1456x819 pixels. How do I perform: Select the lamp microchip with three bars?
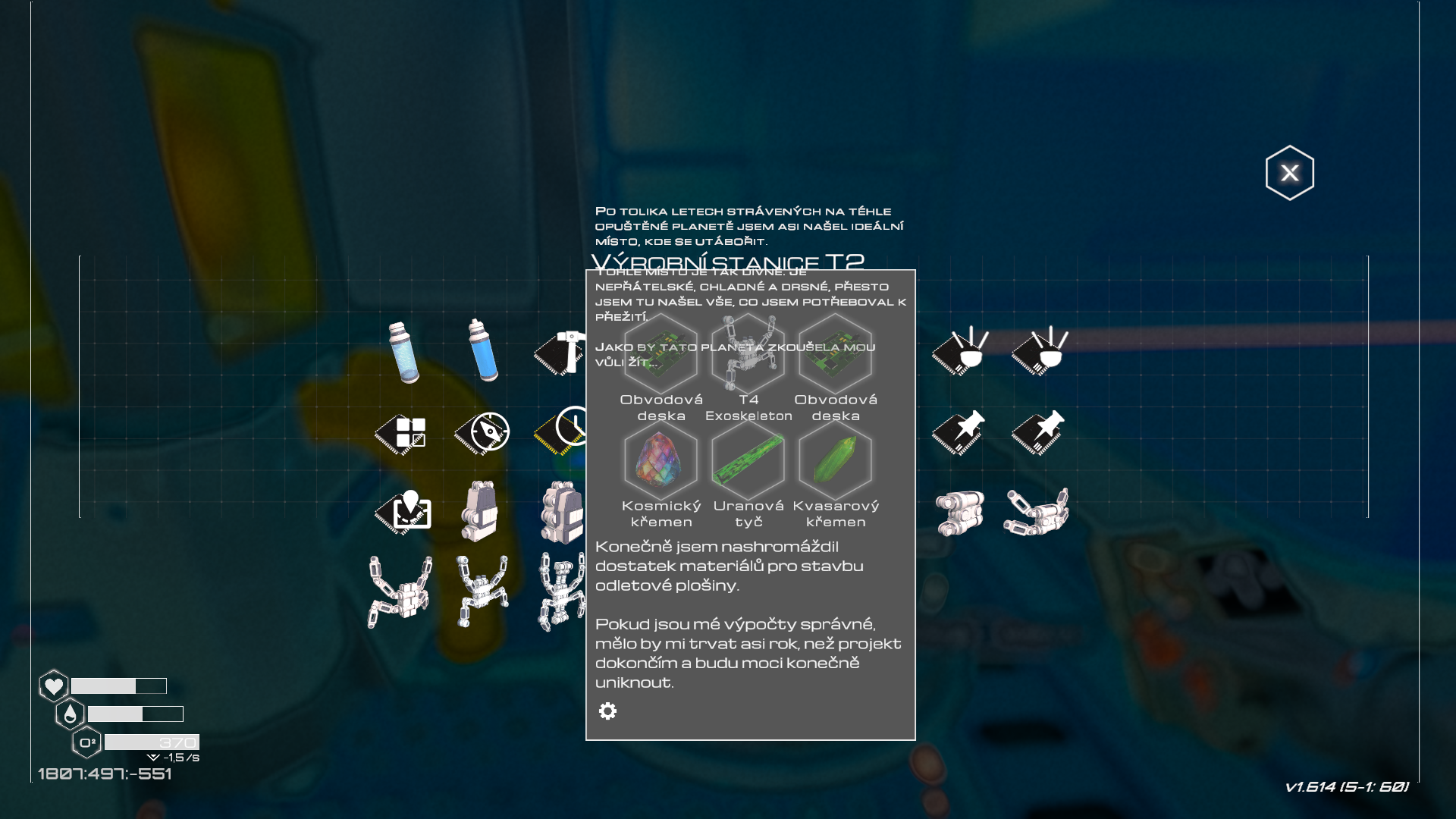click(1039, 352)
